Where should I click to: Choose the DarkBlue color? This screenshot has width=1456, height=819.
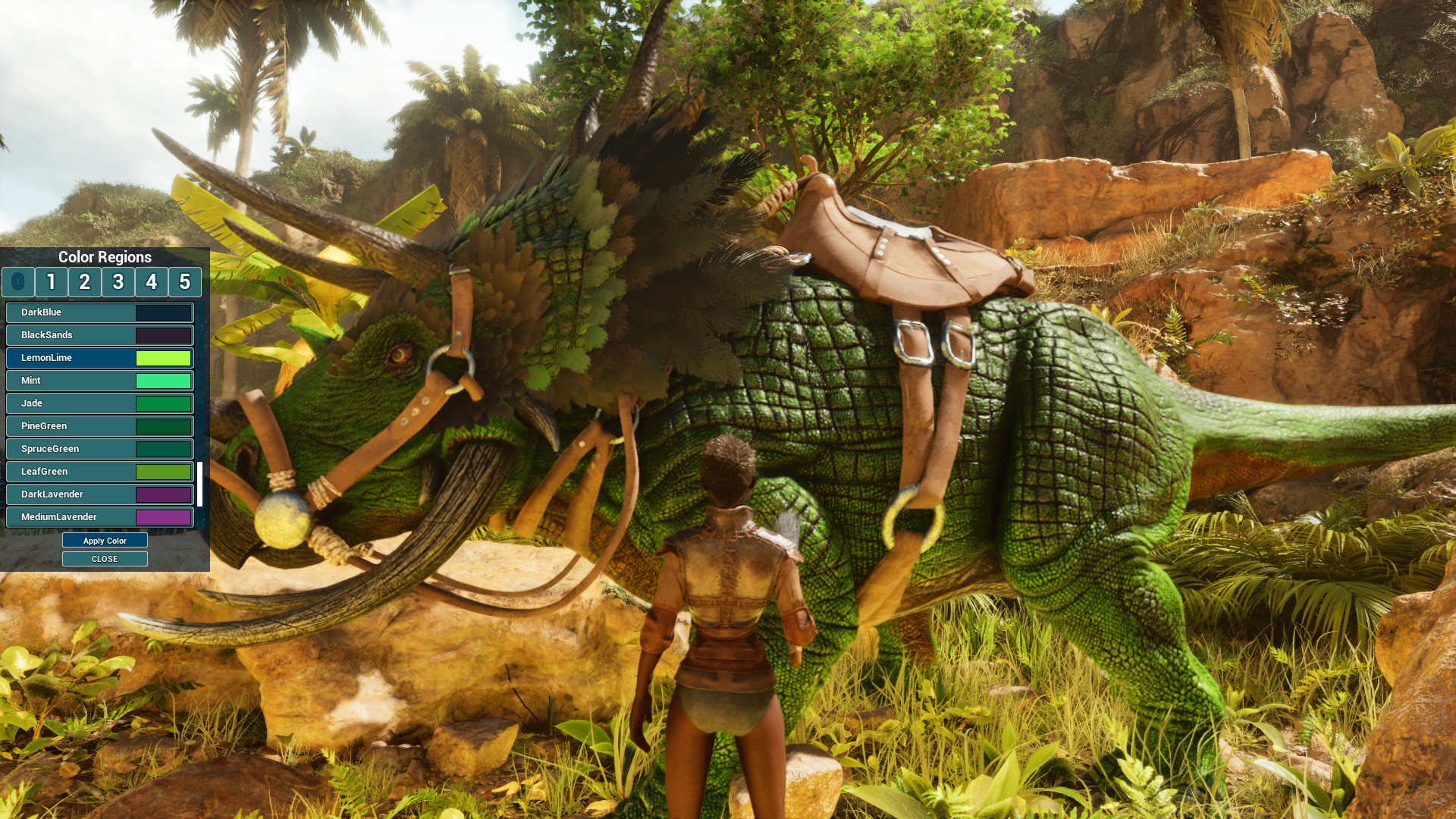(x=100, y=312)
